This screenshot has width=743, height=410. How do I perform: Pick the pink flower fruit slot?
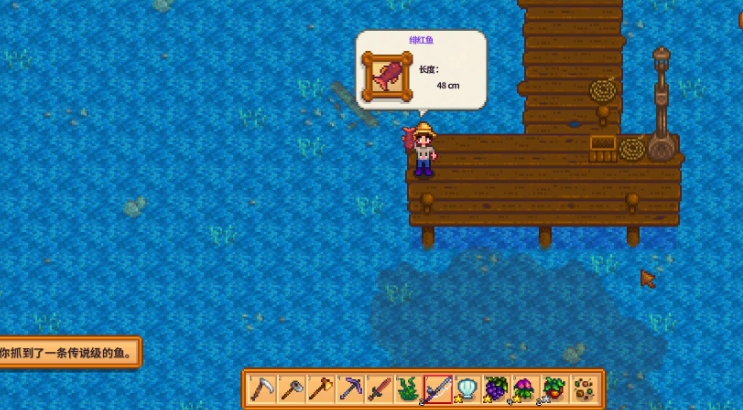[524, 388]
